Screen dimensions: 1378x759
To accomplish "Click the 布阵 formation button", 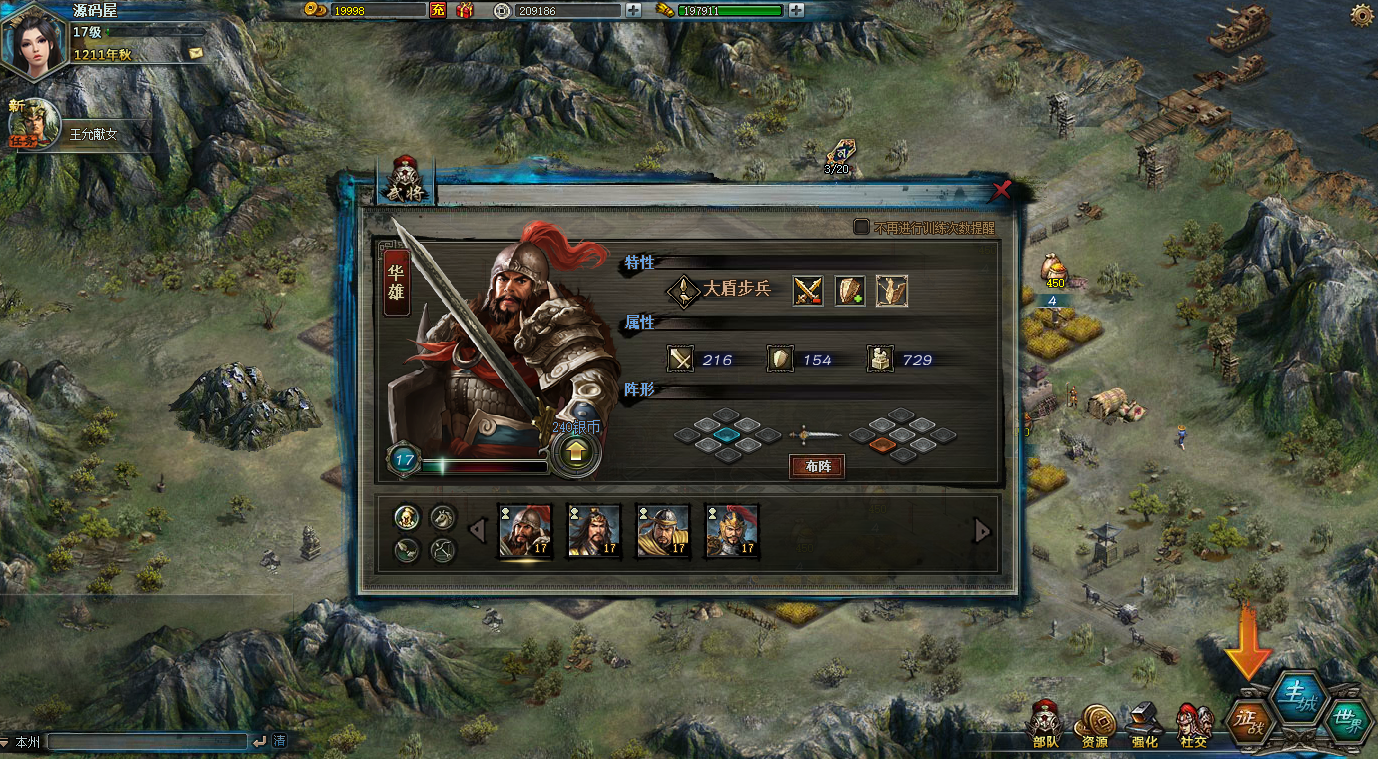I will point(817,466).
